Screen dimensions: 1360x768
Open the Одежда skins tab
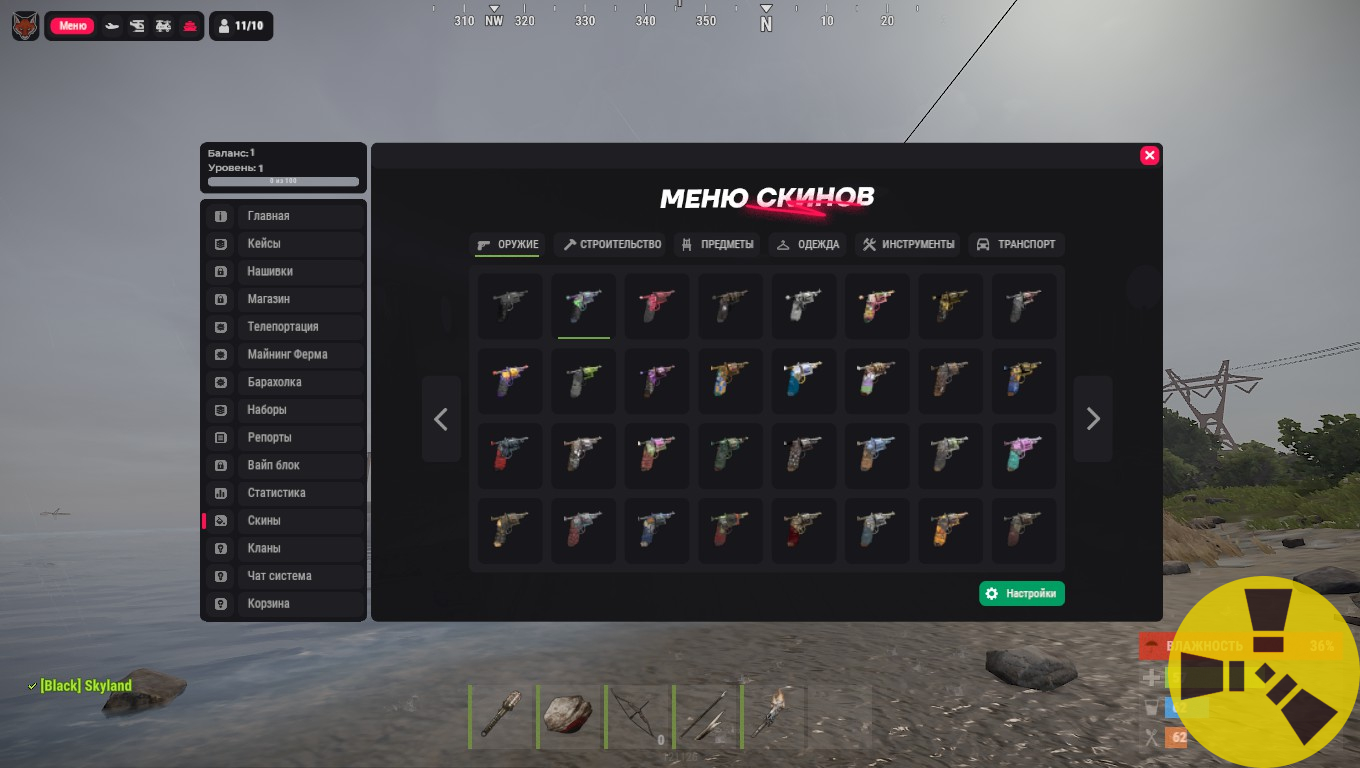coord(808,244)
